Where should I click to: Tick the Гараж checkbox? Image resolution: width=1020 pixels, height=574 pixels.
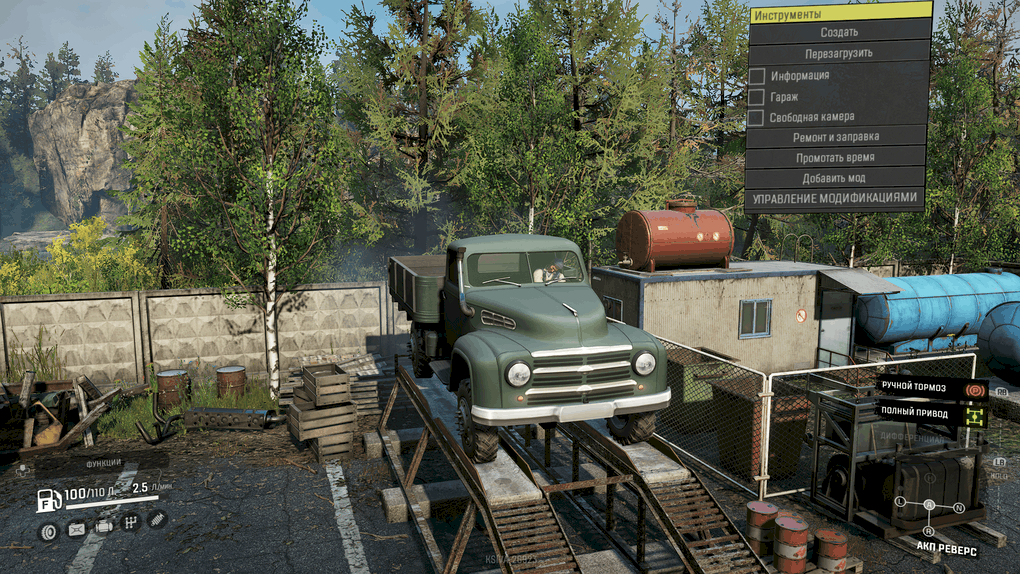757,97
